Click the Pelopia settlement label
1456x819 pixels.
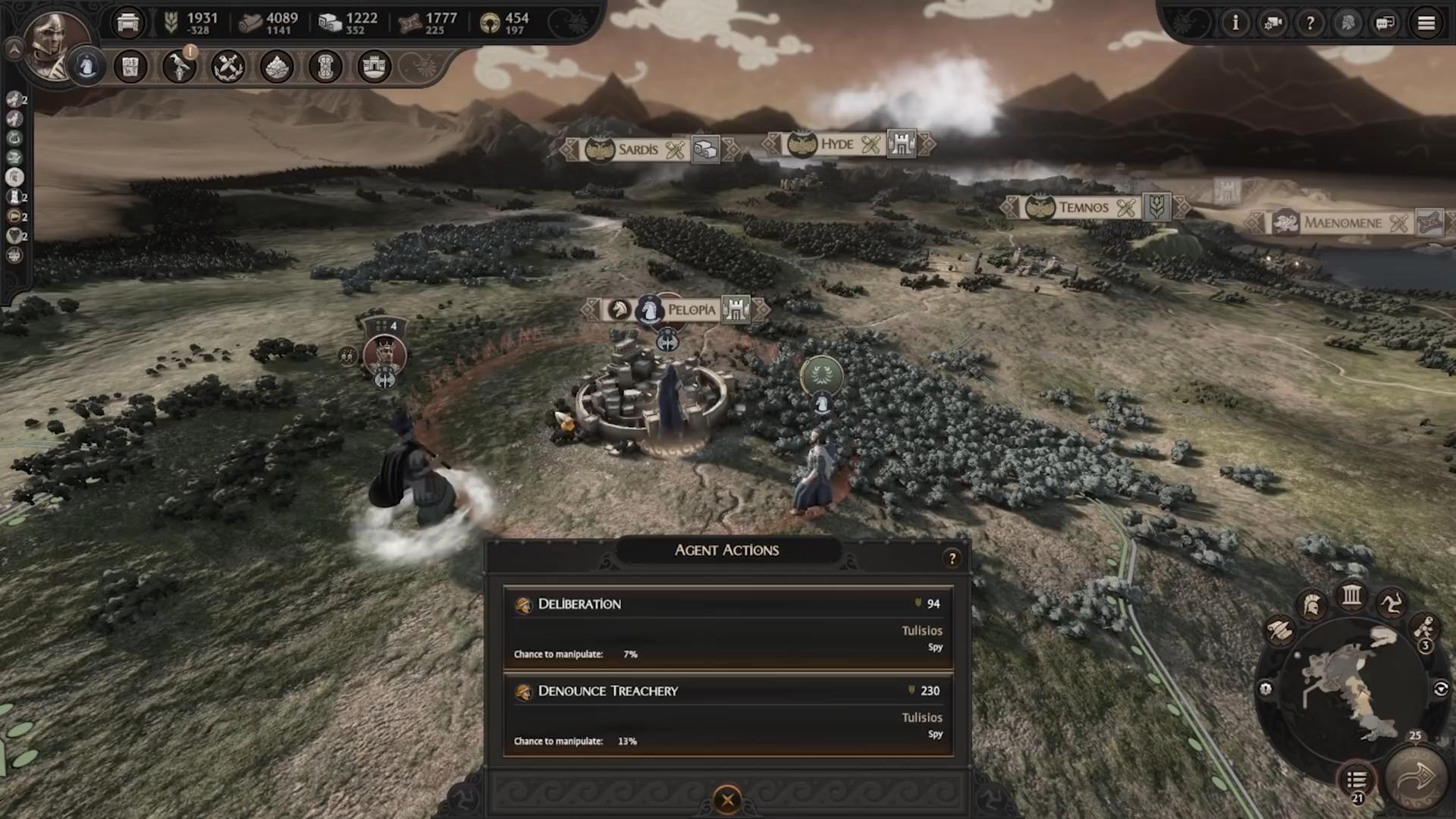690,309
